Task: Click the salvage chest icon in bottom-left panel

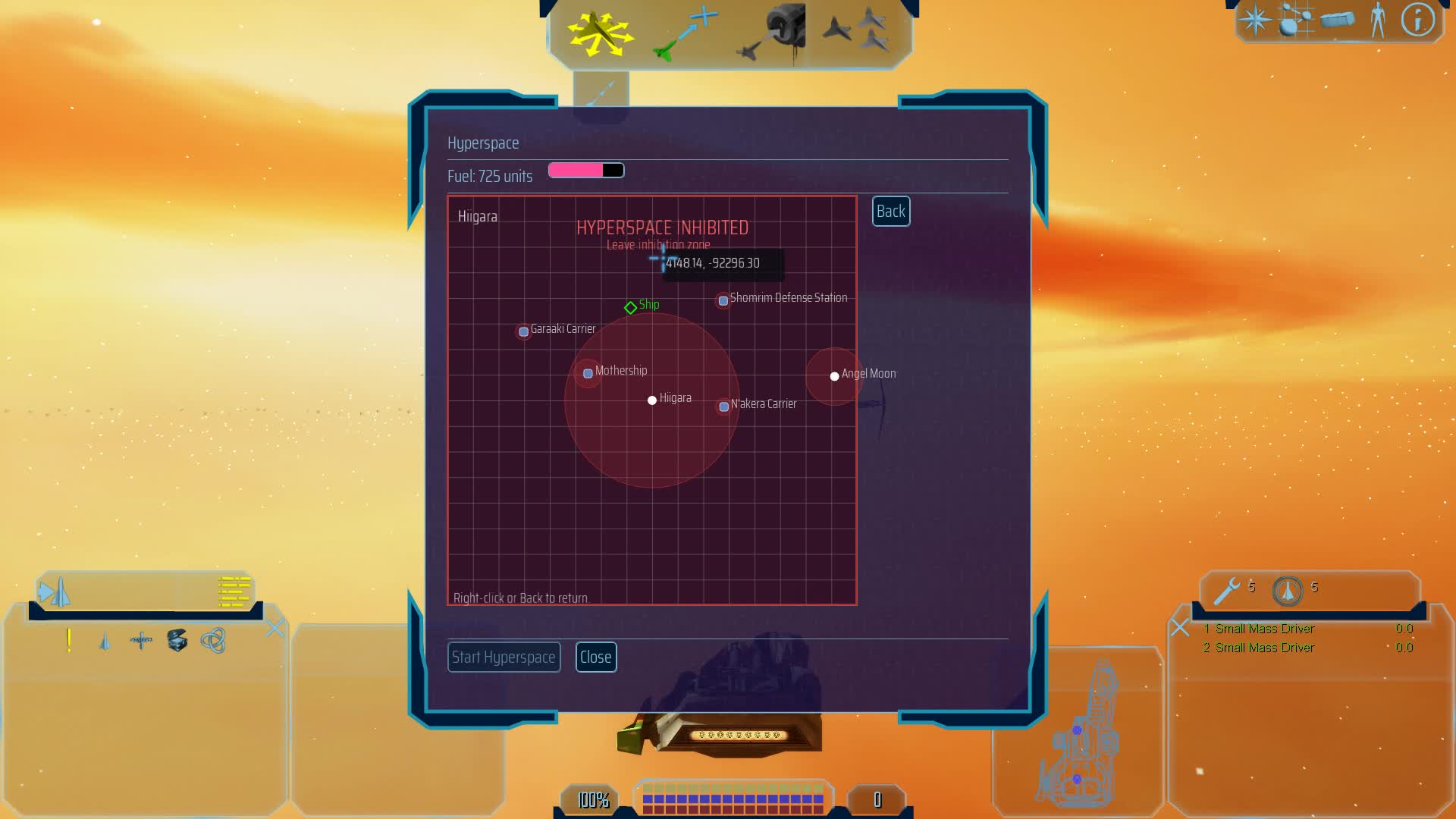Action: pyautogui.click(x=177, y=641)
